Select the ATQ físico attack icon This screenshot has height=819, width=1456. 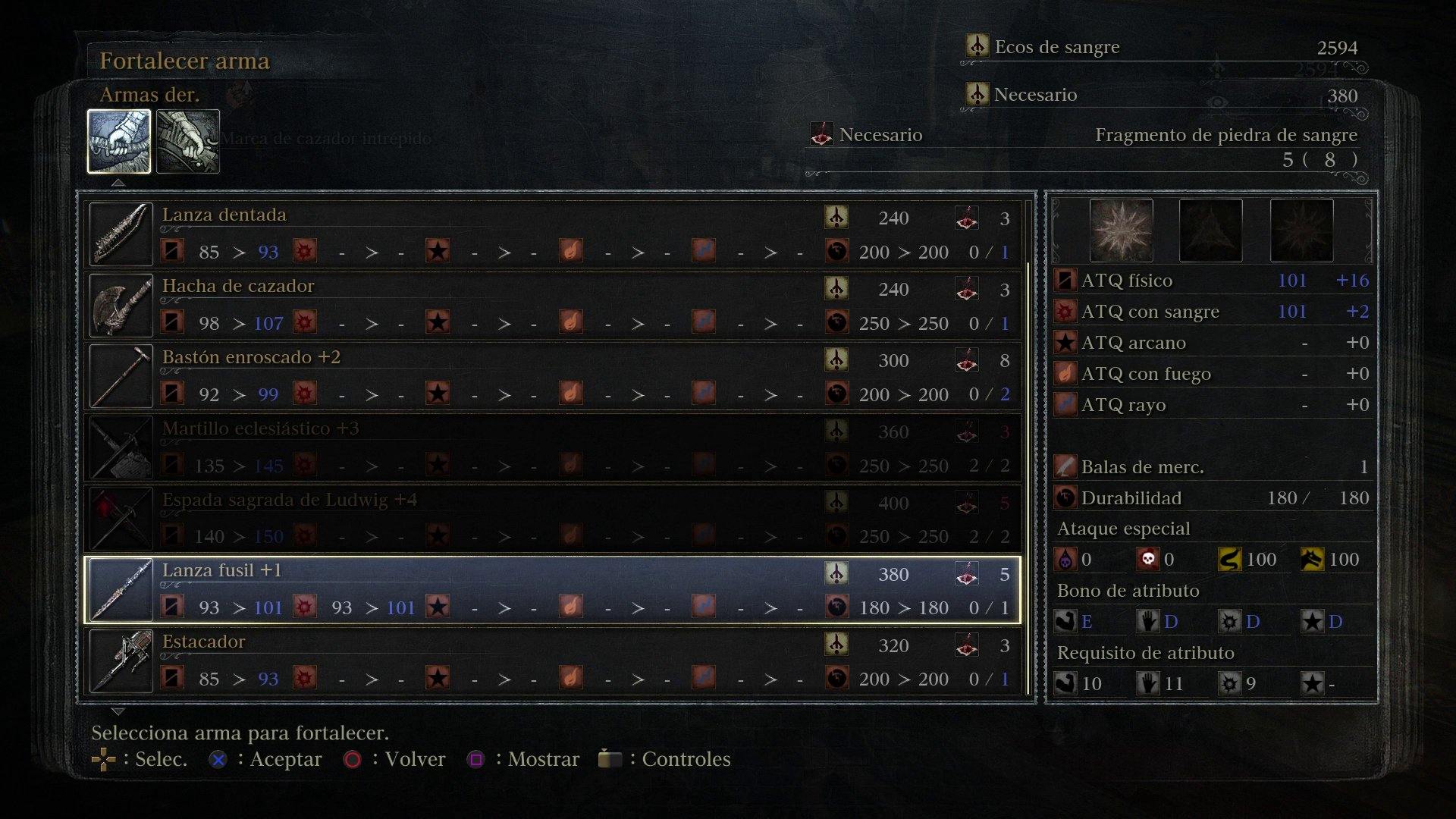tap(1065, 280)
